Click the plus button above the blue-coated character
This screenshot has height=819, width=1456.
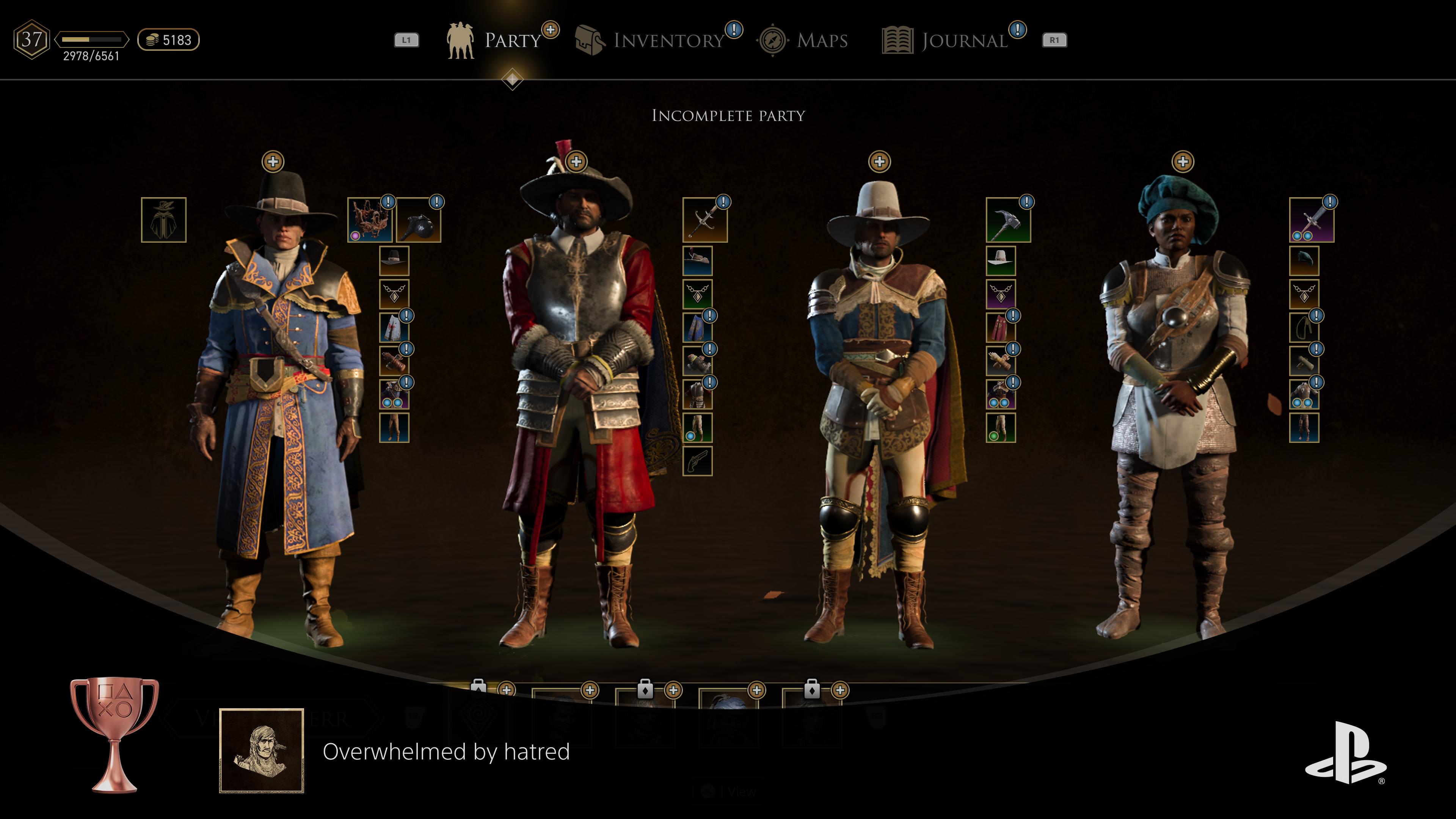(273, 162)
